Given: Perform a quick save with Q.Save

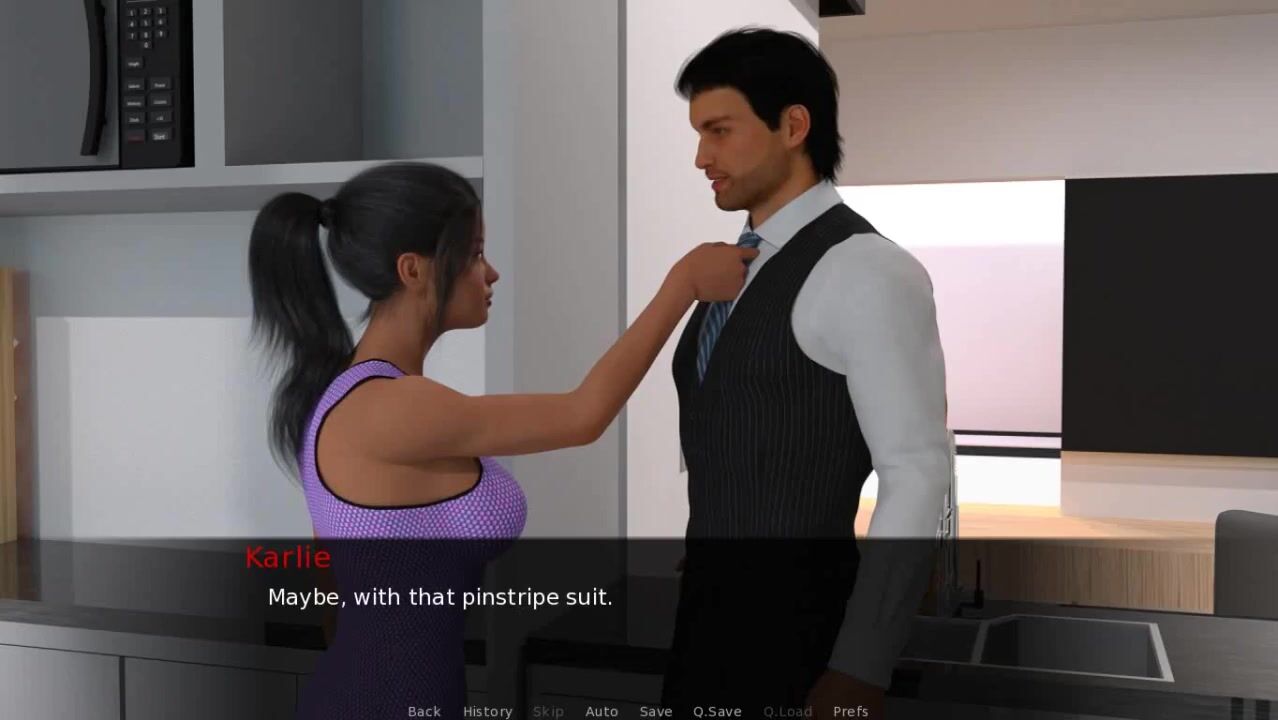Looking at the screenshot, I should [x=717, y=711].
